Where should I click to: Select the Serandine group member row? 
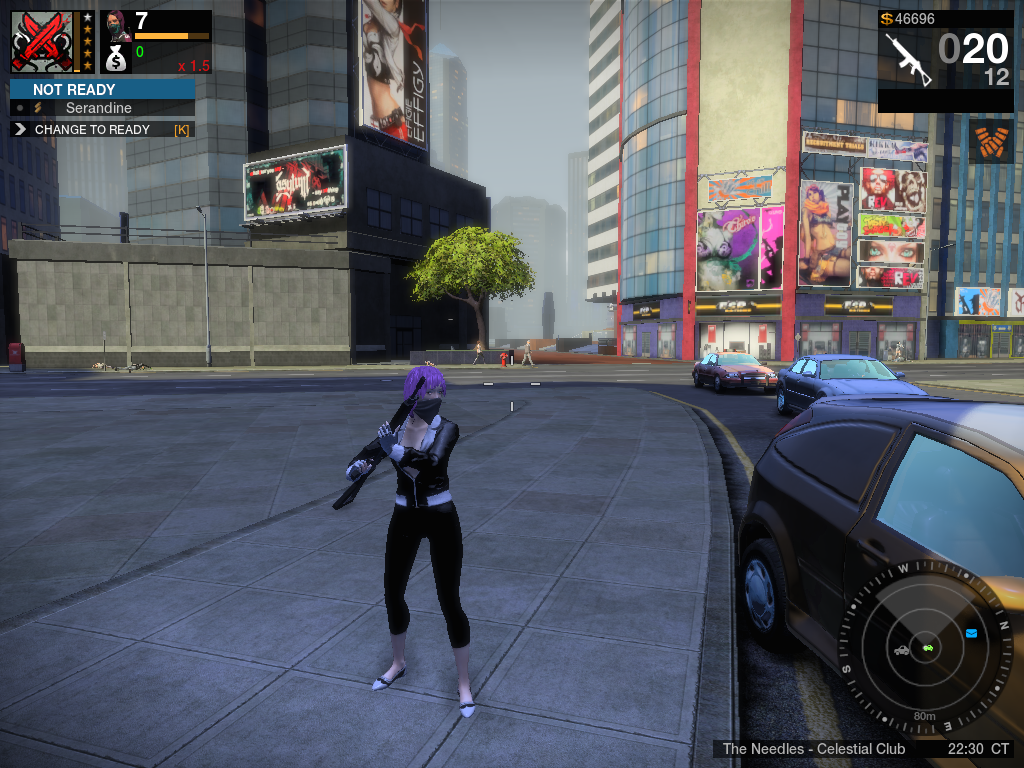101,108
